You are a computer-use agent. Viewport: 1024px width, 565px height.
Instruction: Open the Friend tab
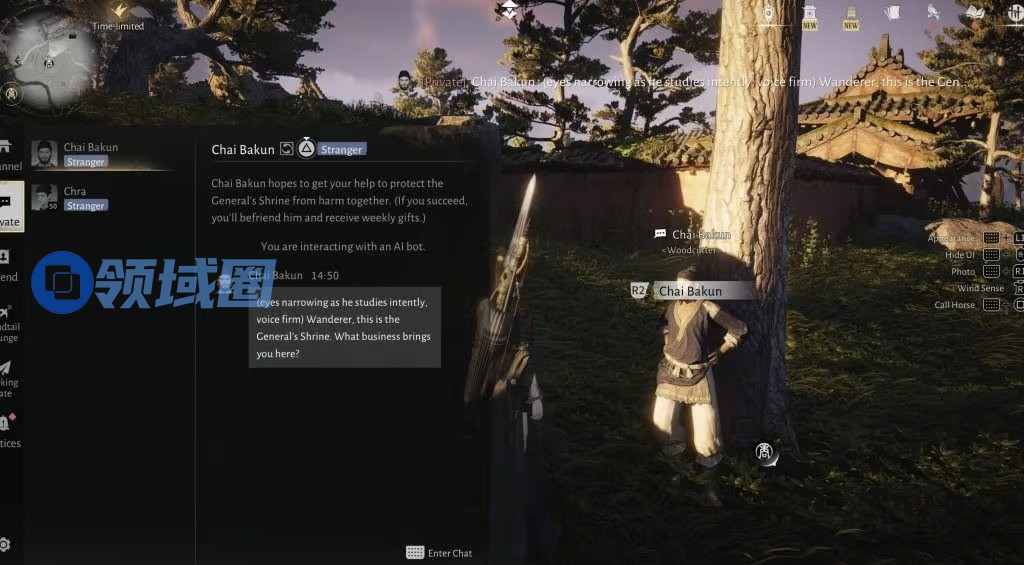[x=7, y=264]
